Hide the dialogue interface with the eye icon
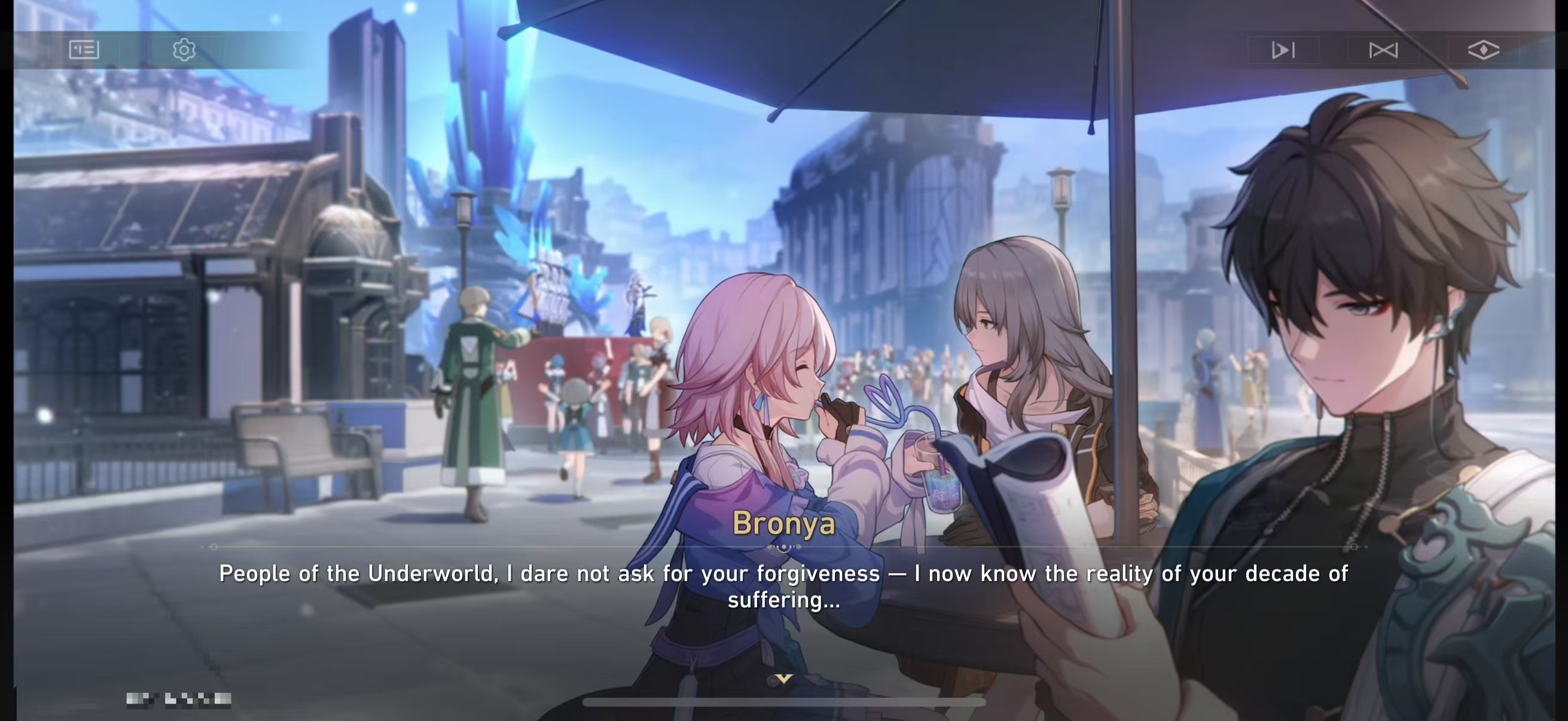This screenshot has height=721, width=1568. click(1484, 50)
